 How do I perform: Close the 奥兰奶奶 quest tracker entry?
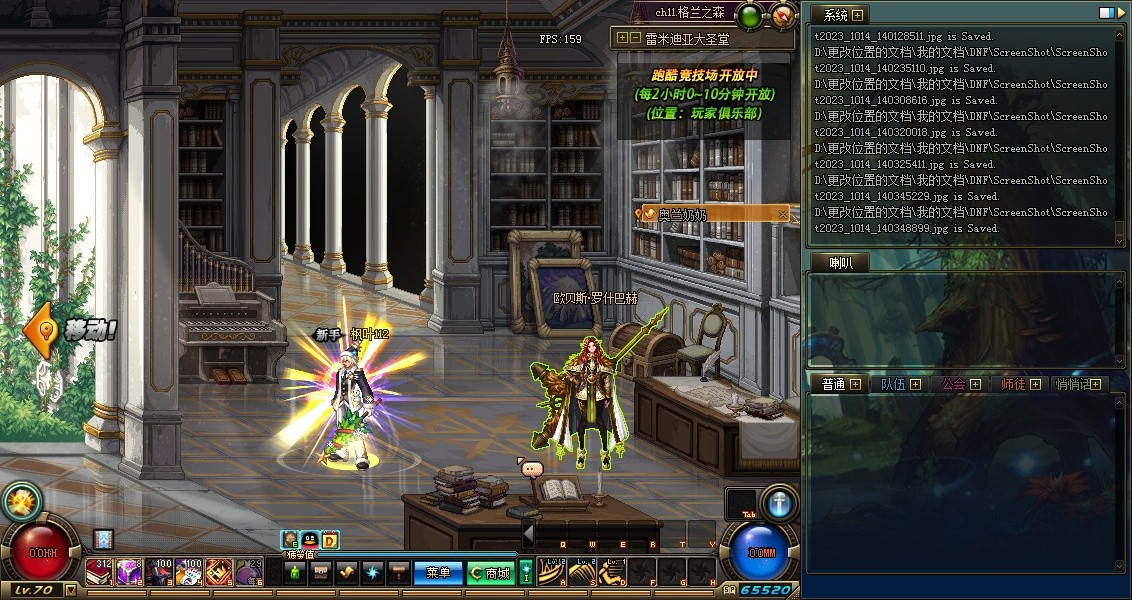[783, 214]
